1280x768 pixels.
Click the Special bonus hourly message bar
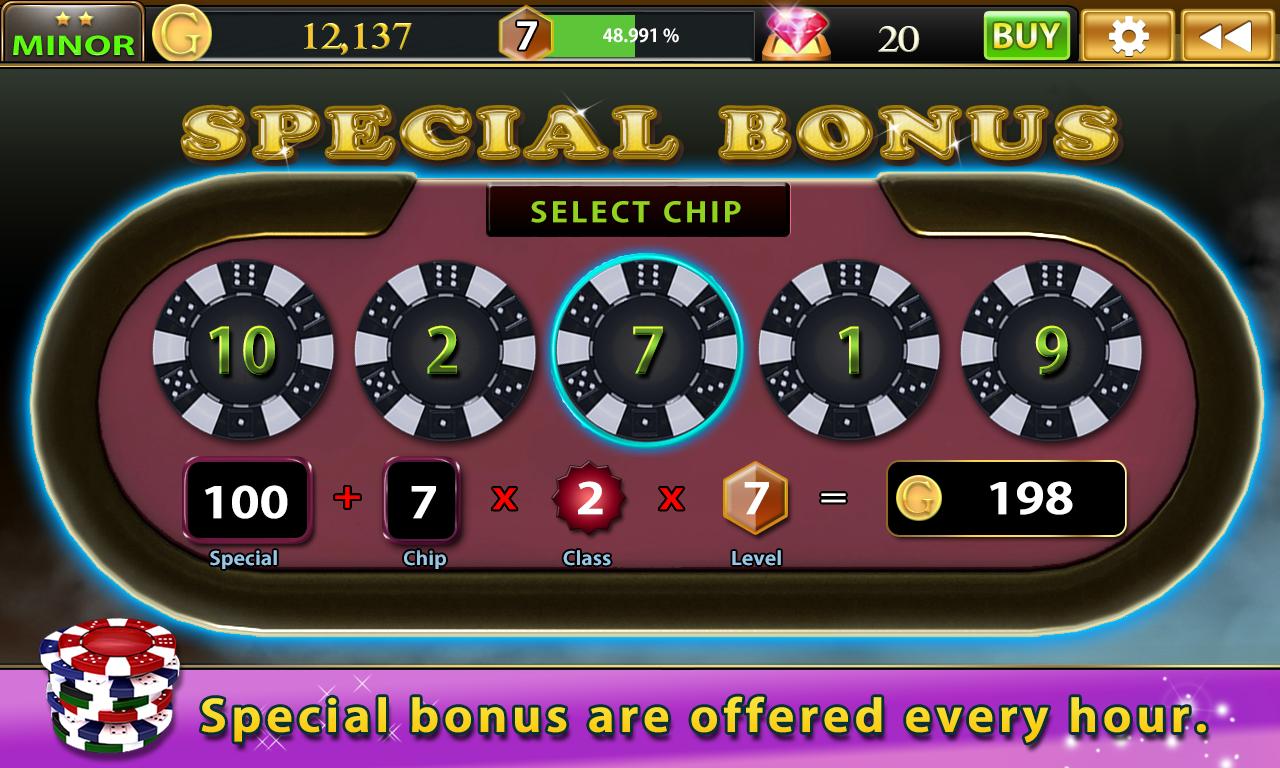[x=640, y=716]
